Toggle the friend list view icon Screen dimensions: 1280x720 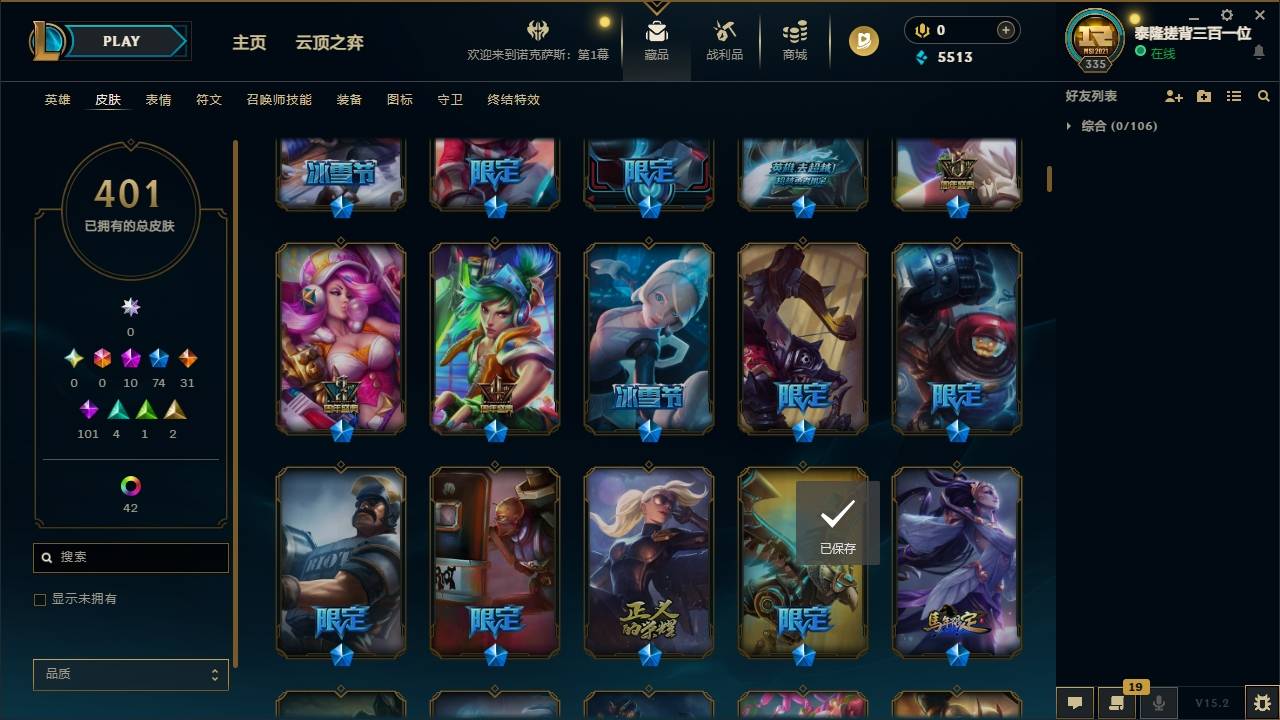point(1233,95)
